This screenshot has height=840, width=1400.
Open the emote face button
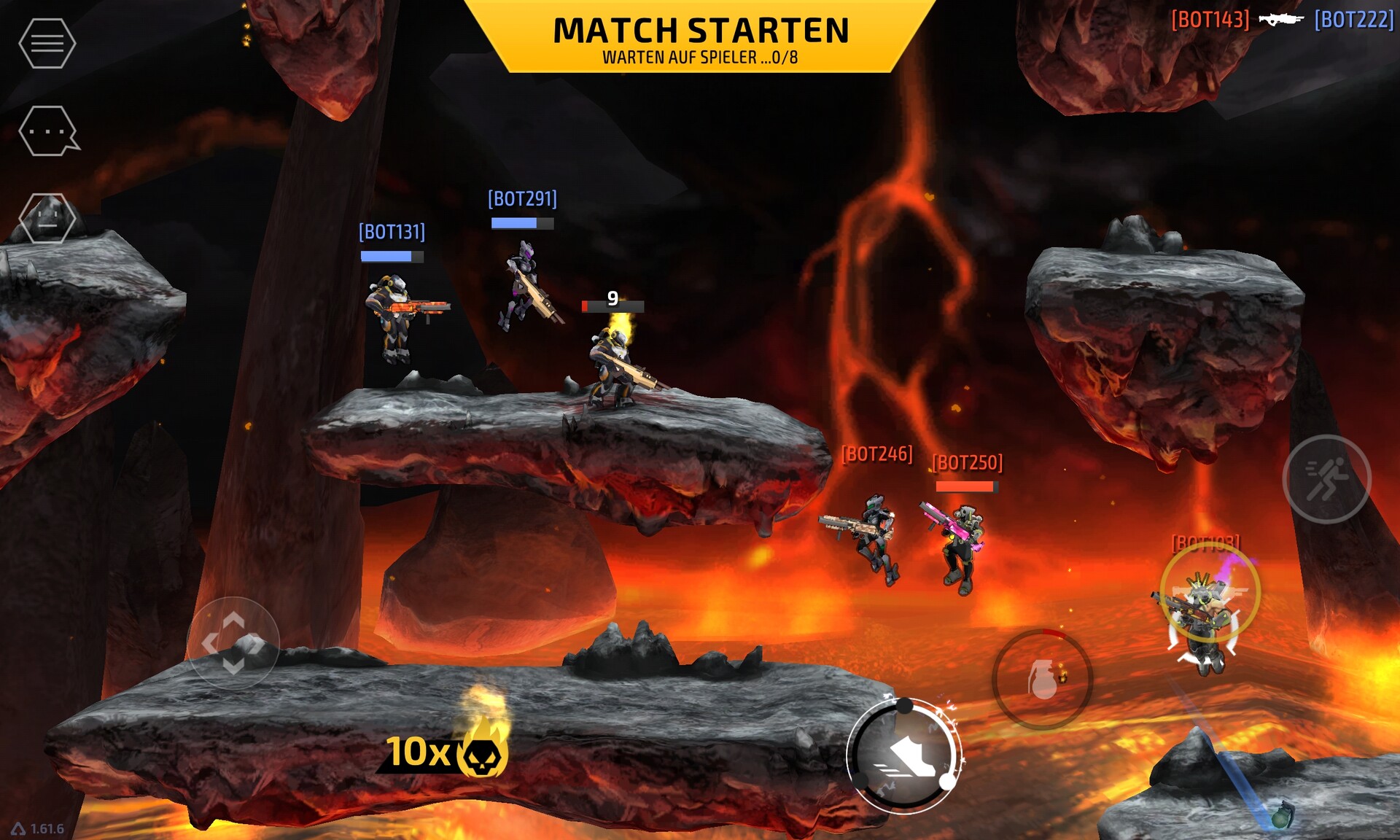click(47, 217)
